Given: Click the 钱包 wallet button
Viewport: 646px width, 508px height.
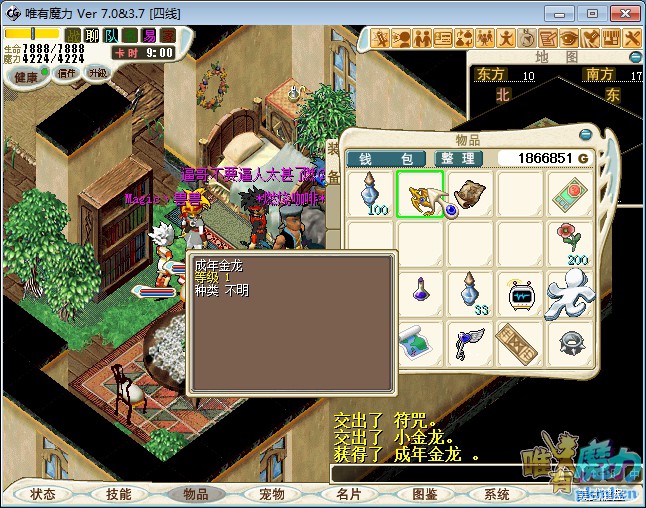Looking at the screenshot, I should click(385, 158).
